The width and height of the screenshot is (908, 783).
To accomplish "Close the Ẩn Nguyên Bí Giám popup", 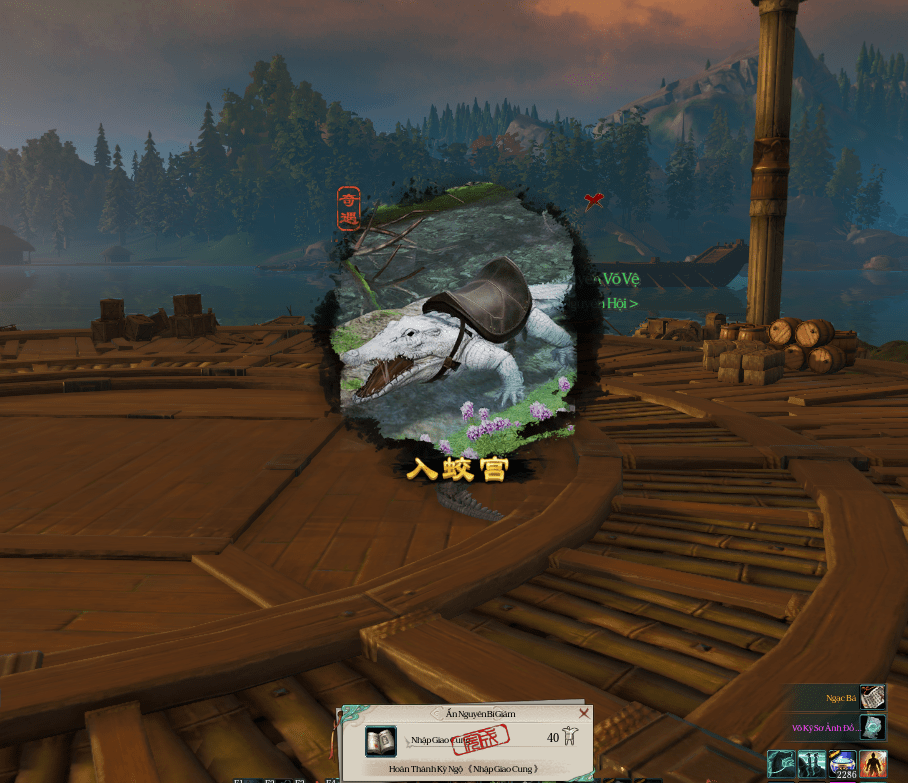I will (584, 713).
